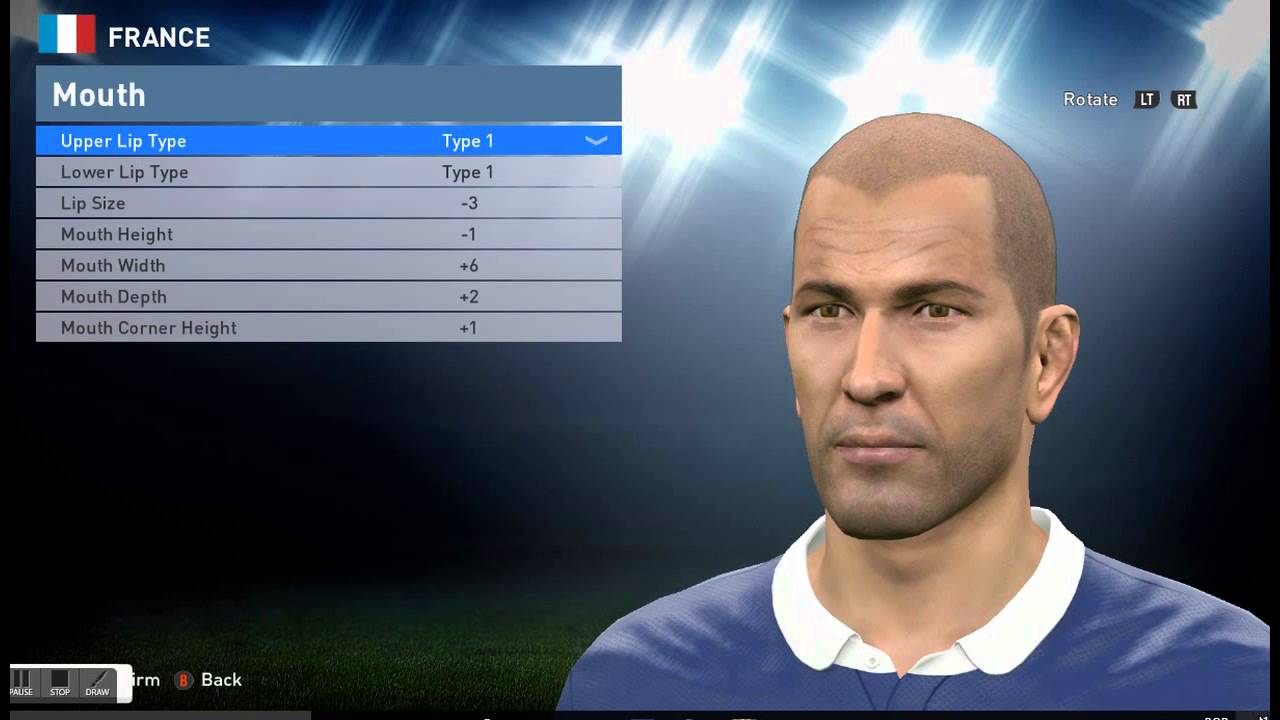
Task: Click the LT rotate button icon
Action: point(1147,100)
